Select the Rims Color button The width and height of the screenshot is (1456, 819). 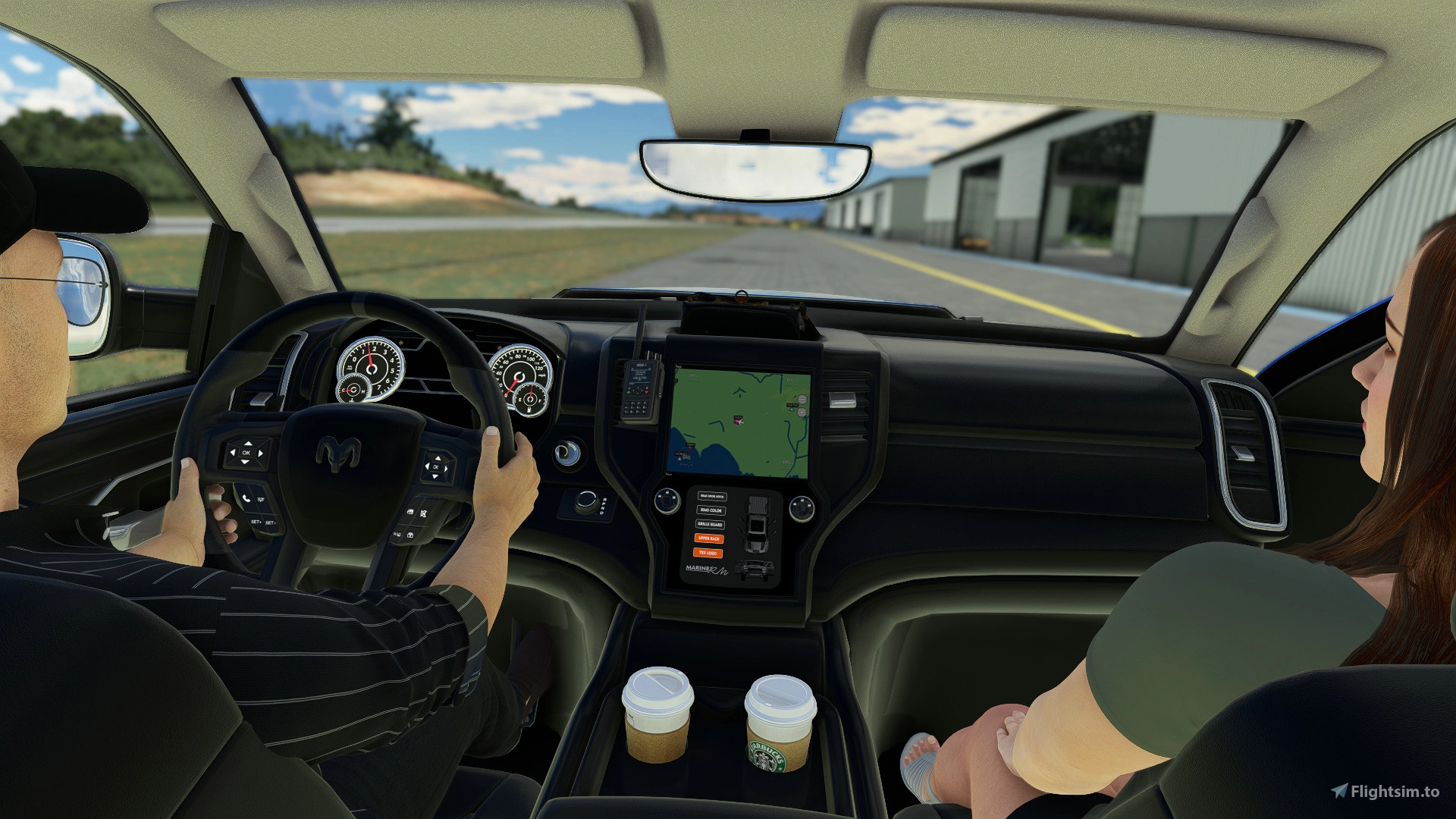tap(711, 510)
